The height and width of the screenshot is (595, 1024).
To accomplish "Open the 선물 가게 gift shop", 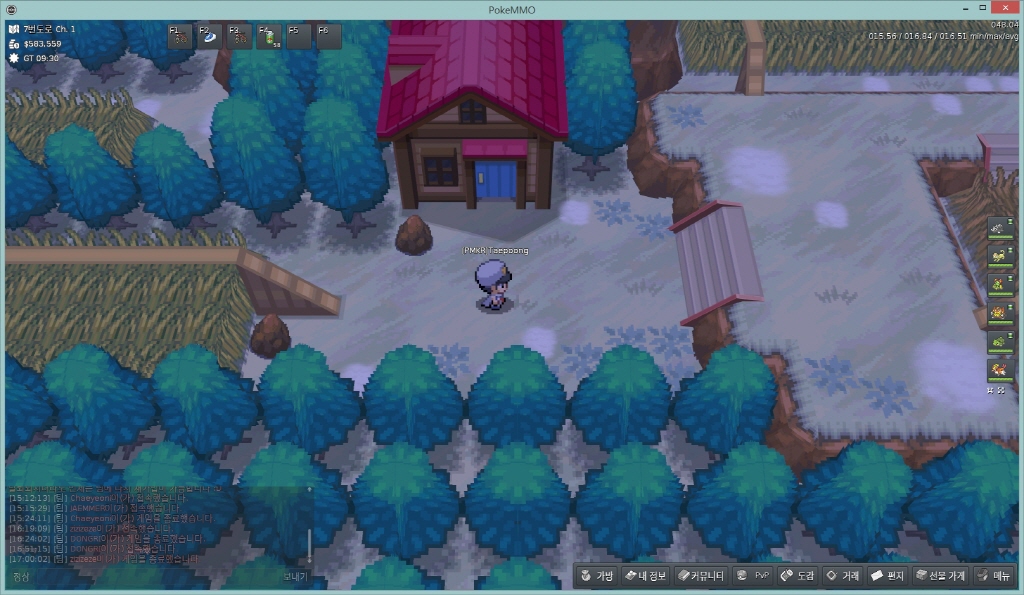I will point(940,576).
